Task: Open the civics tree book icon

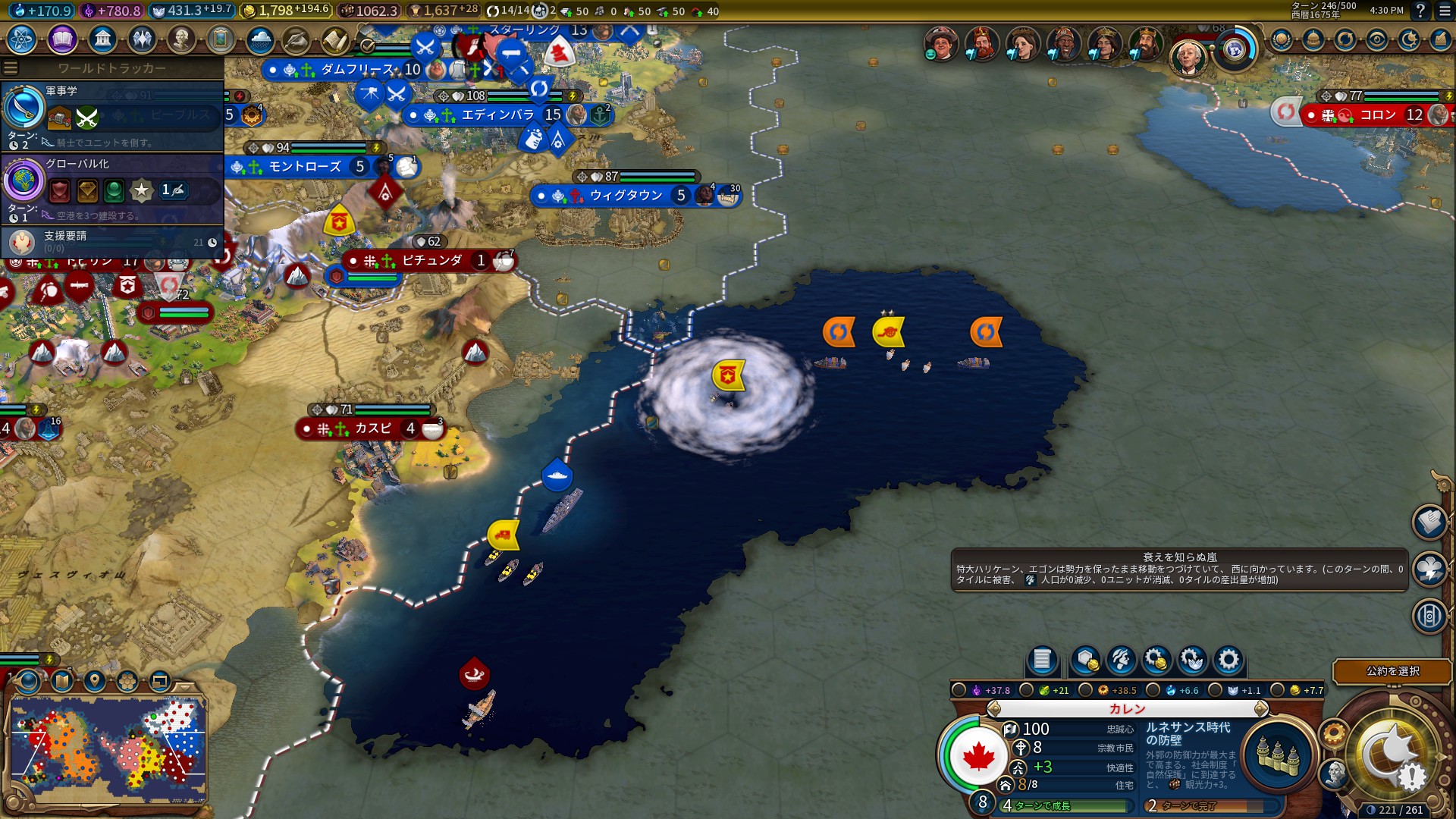Action: [x=62, y=39]
